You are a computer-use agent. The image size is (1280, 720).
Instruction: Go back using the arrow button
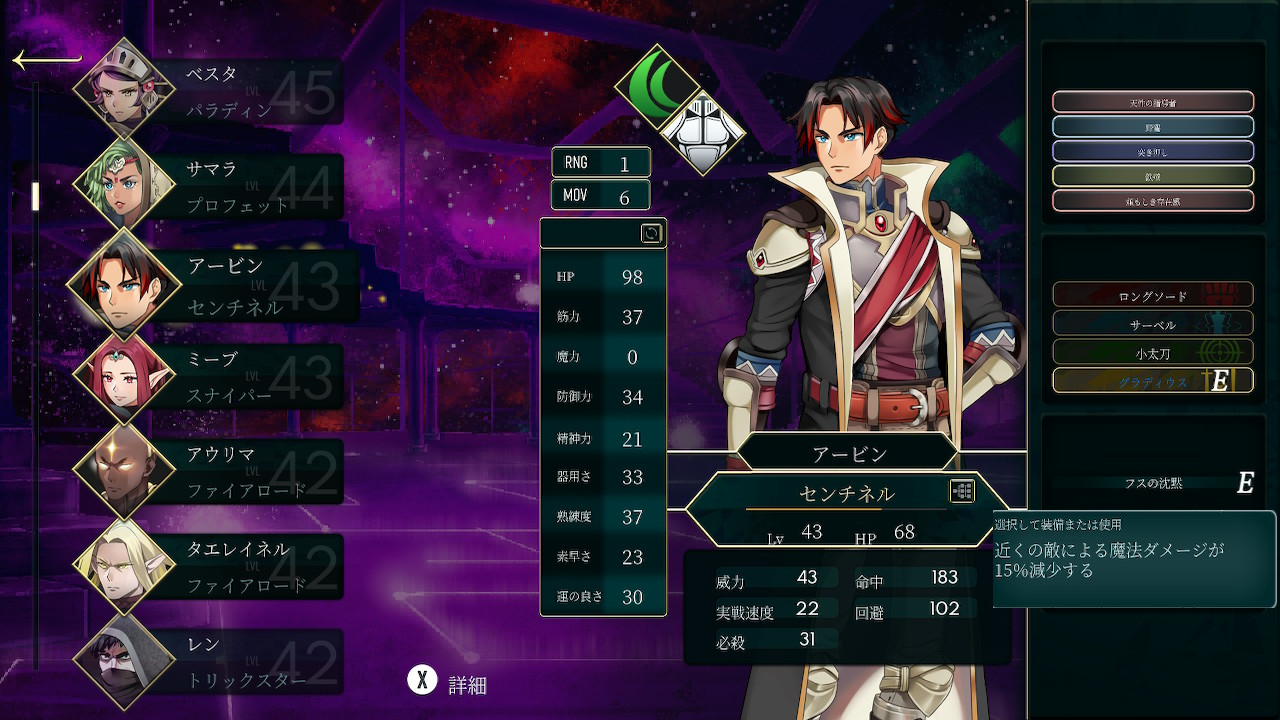(46, 61)
